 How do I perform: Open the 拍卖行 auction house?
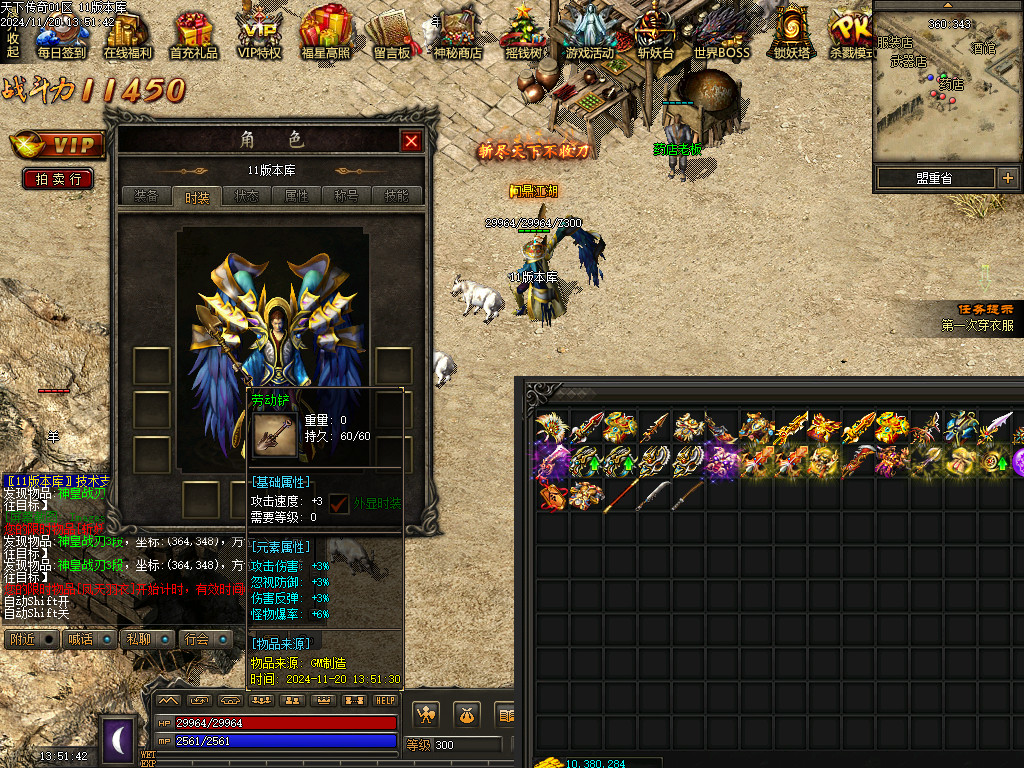(x=58, y=179)
